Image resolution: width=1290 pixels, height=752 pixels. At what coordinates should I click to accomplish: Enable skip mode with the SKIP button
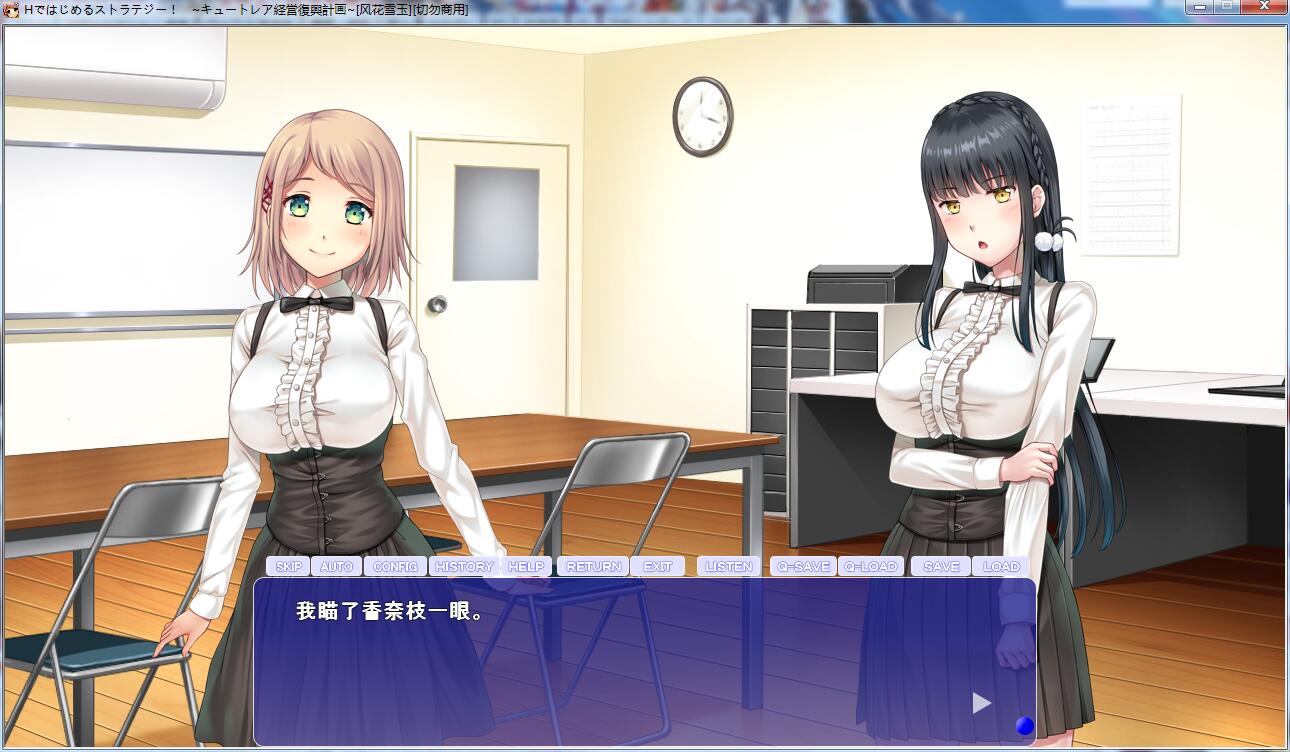click(289, 566)
